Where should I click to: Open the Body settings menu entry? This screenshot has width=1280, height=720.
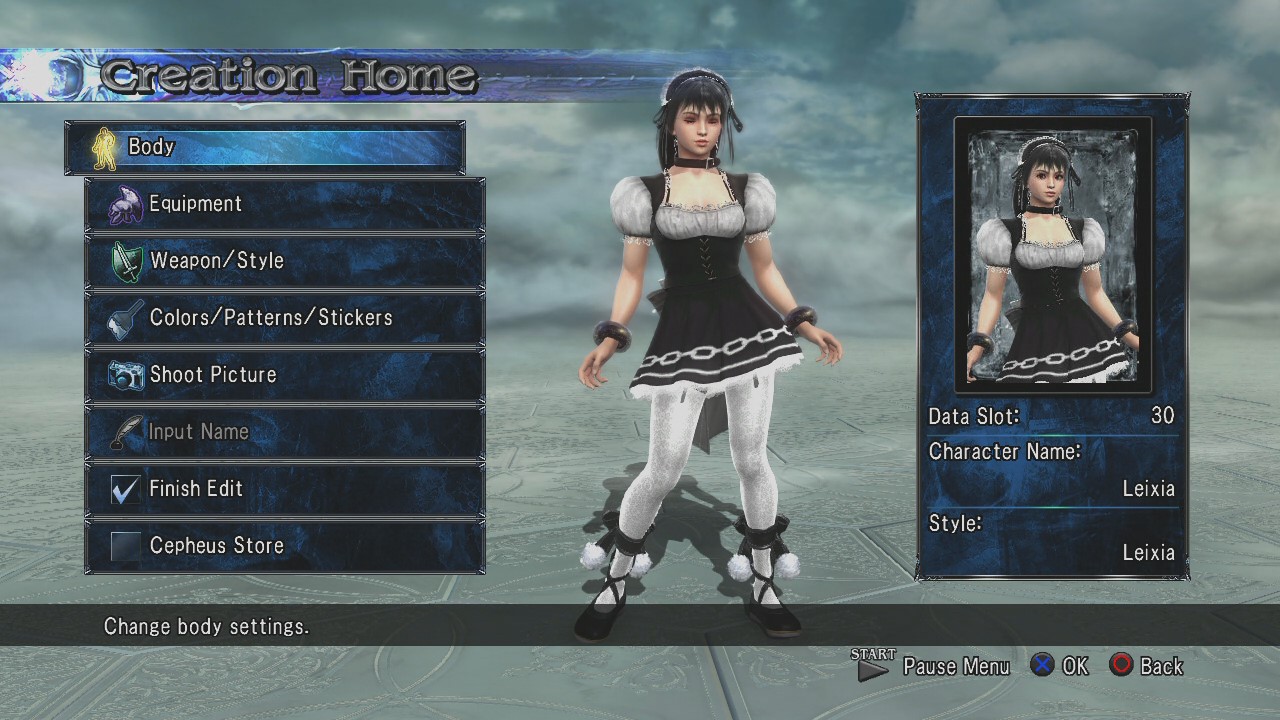264,147
